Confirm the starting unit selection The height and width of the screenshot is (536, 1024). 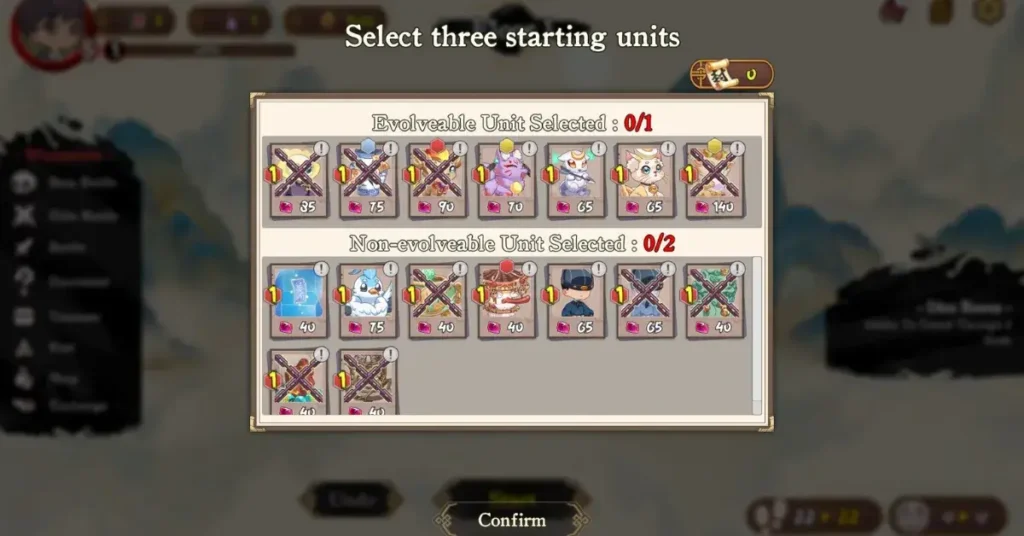pos(511,520)
